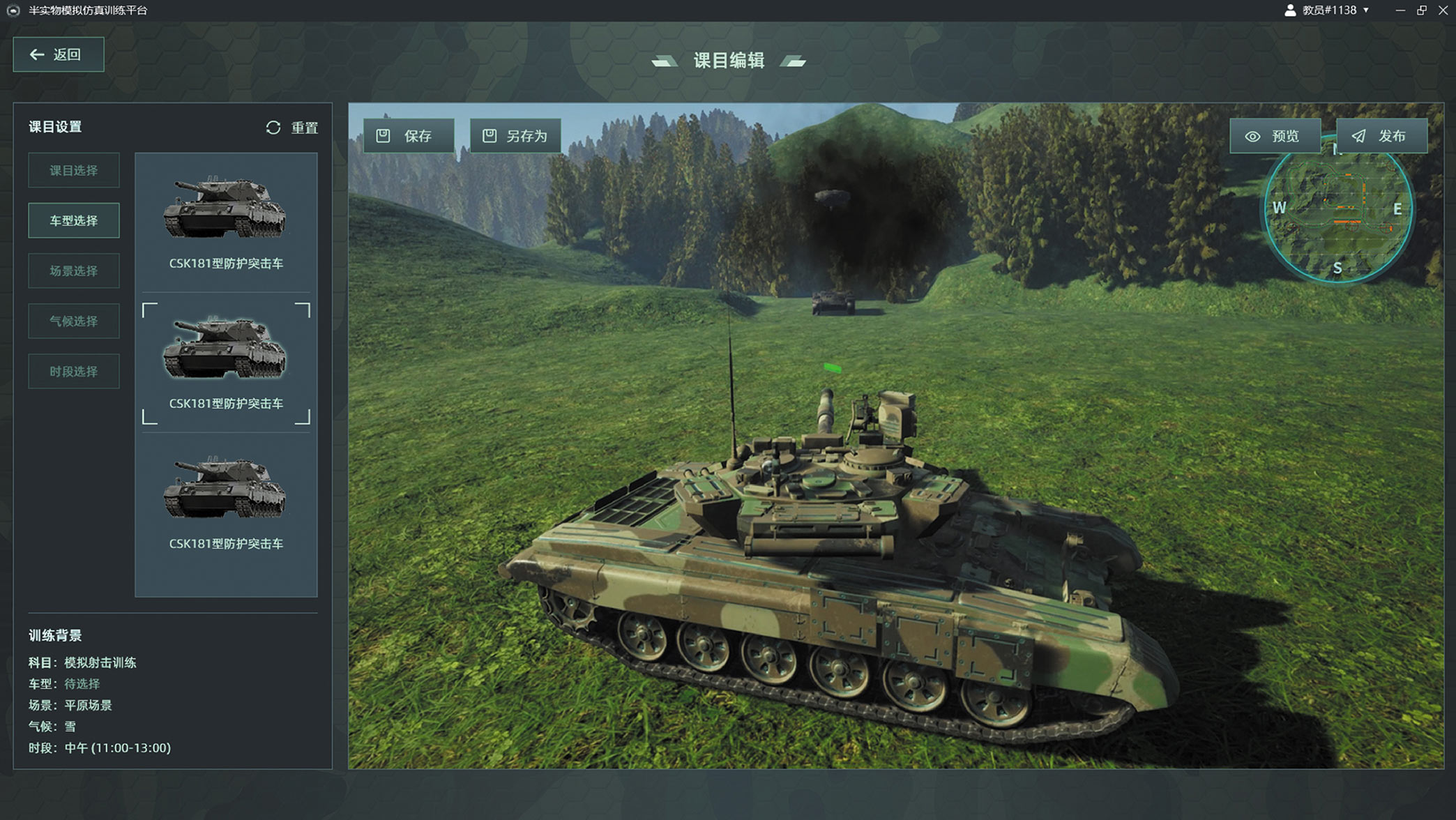Go back with the 返回 button

(x=59, y=54)
